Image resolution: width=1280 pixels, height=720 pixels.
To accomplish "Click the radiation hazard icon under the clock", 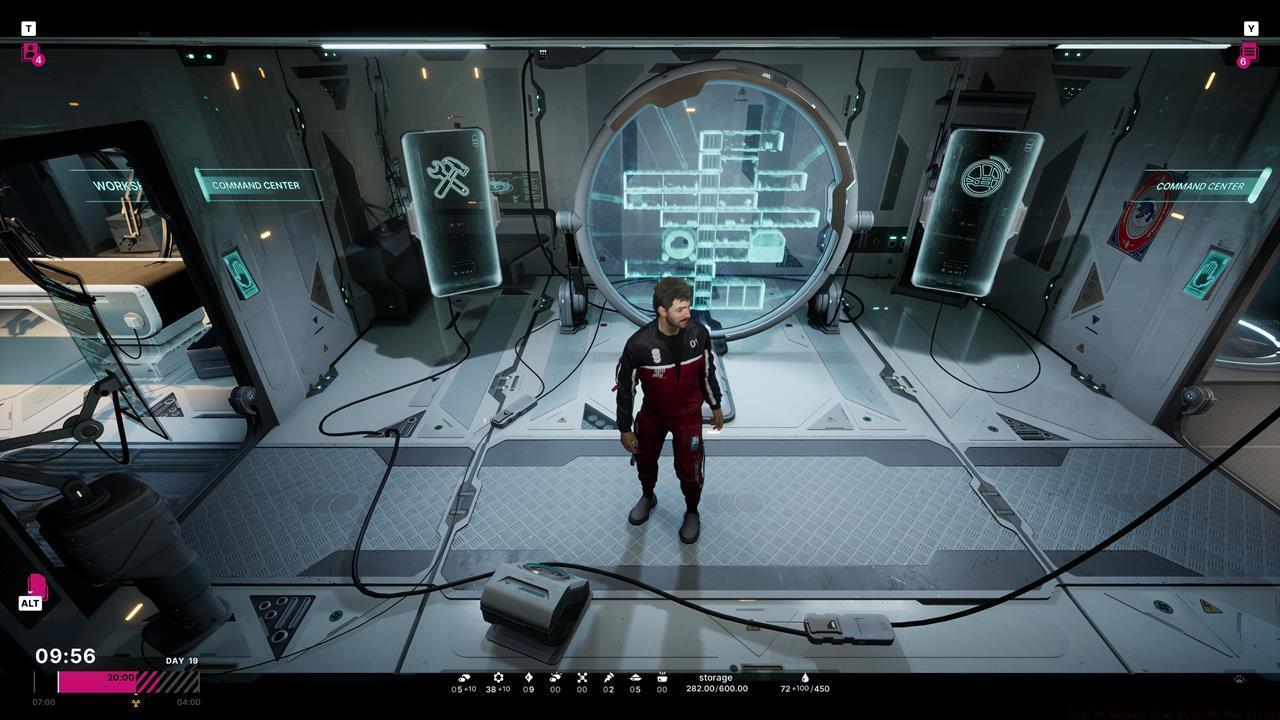I will 137,702.
